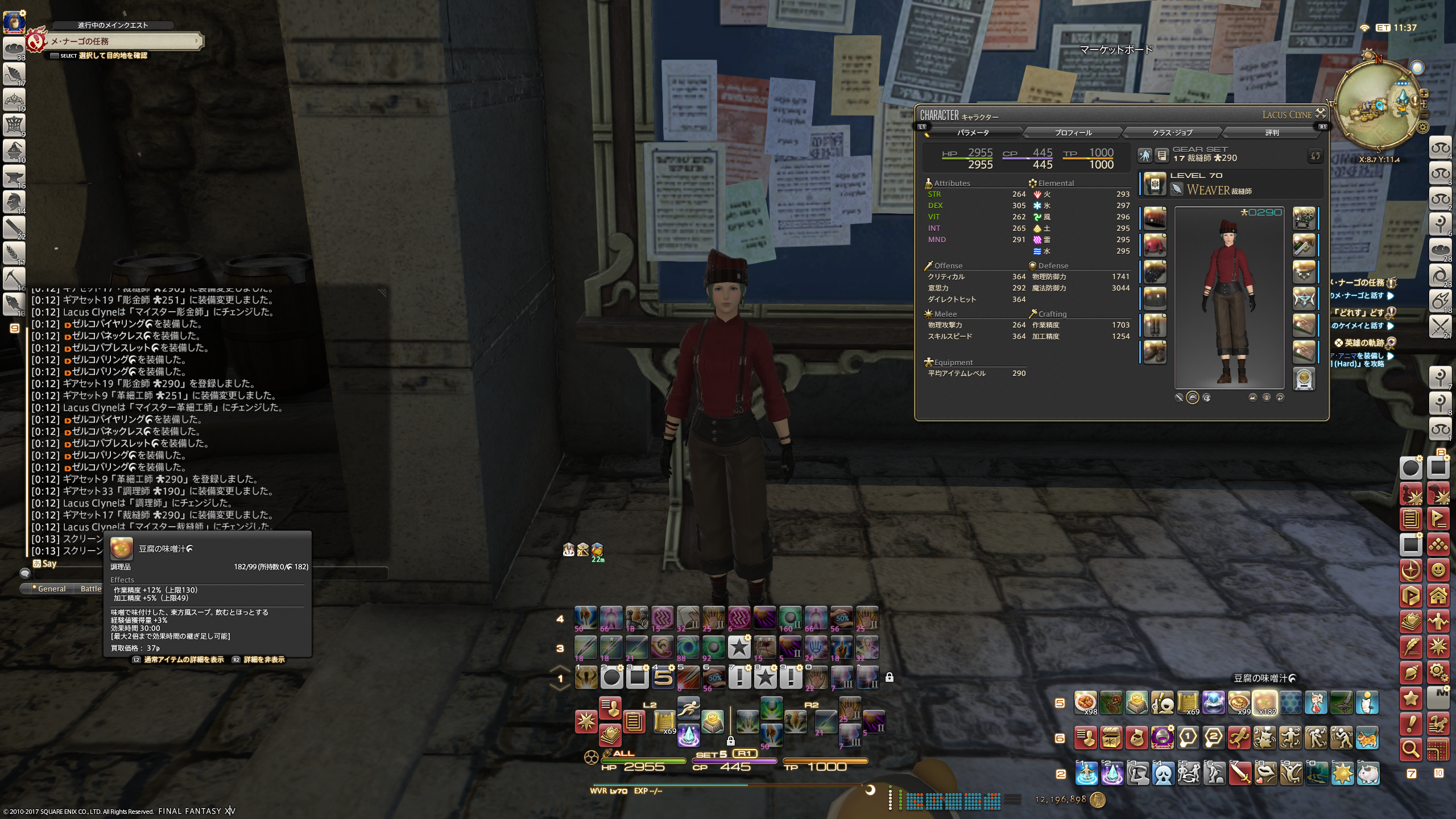Viewport: 1456px width, 819px height.
Task: Click the gear set update arrows button
Action: point(1315,155)
